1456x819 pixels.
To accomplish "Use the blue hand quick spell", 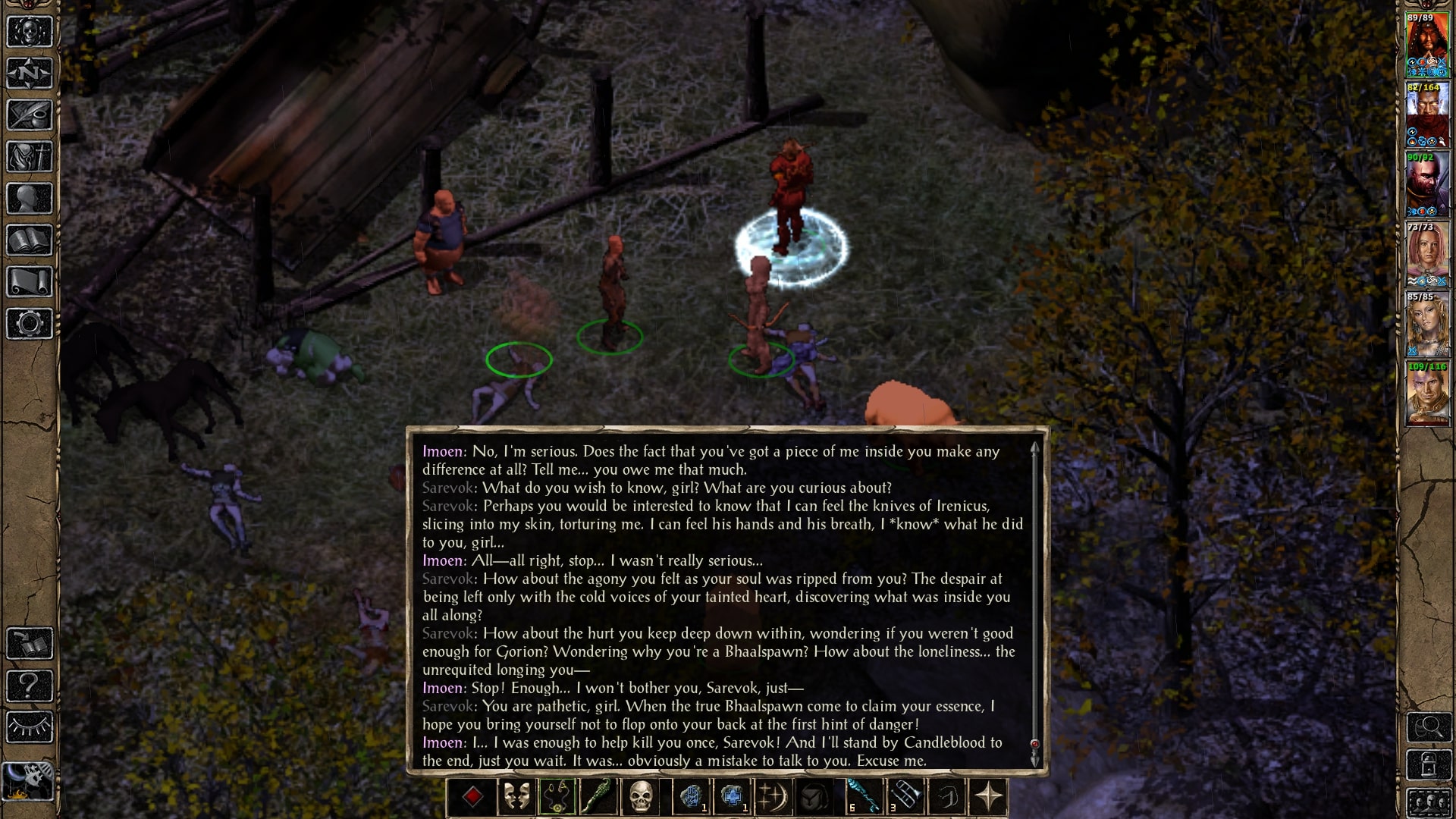I will pos(691,797).
